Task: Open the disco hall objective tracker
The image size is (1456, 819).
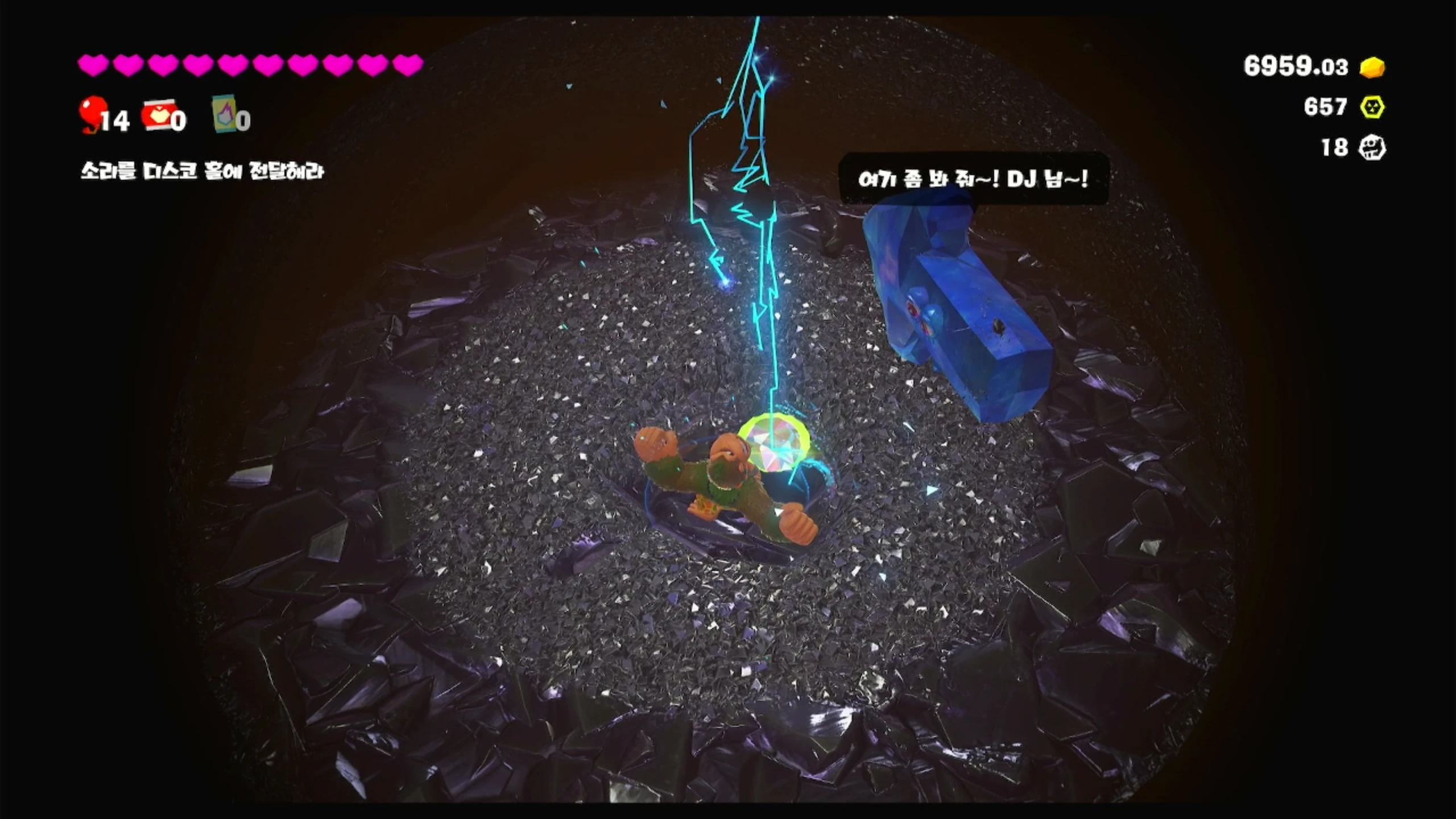Action: tap(202, 171)
